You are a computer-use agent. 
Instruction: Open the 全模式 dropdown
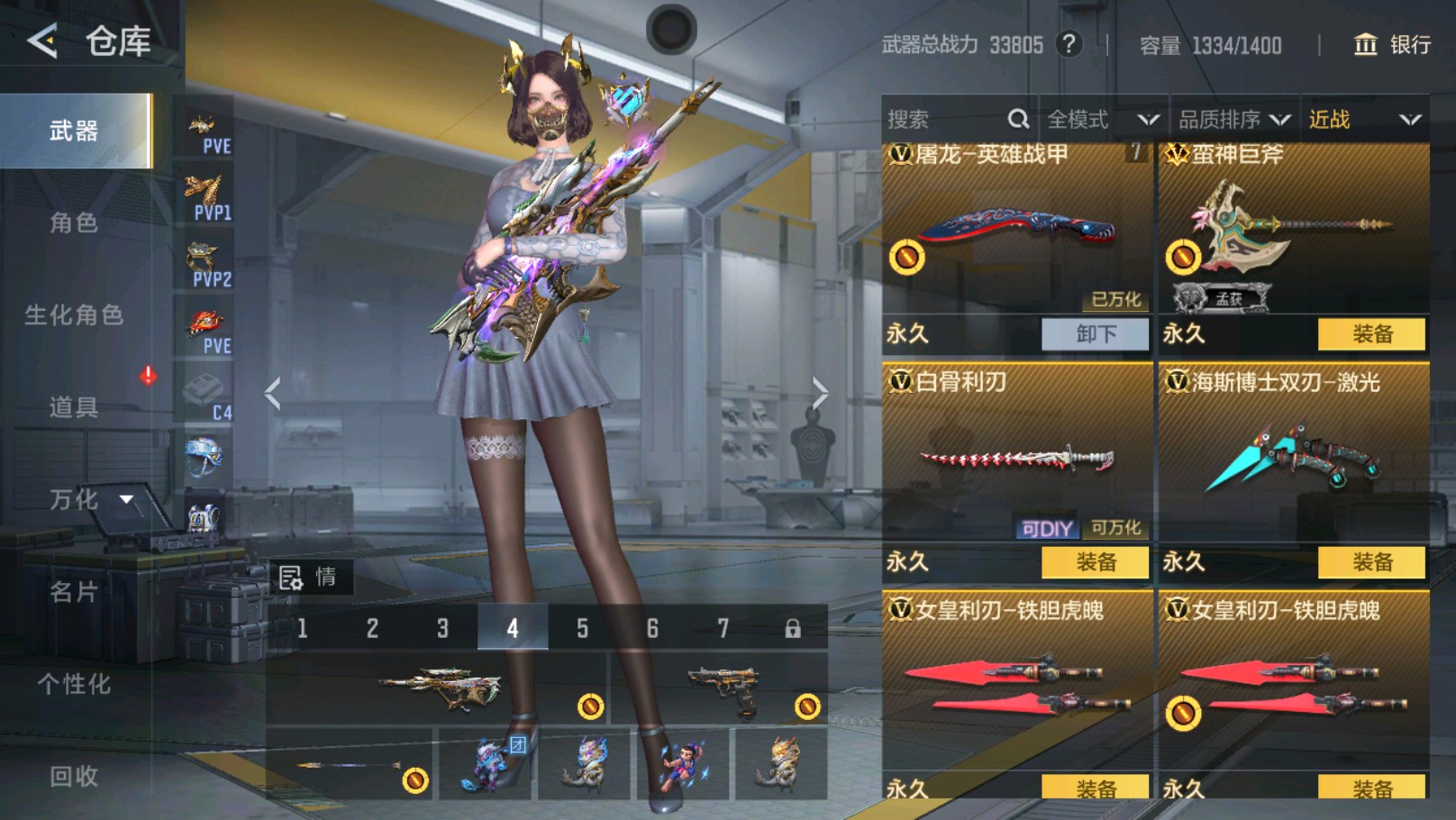pos(1099,118)
